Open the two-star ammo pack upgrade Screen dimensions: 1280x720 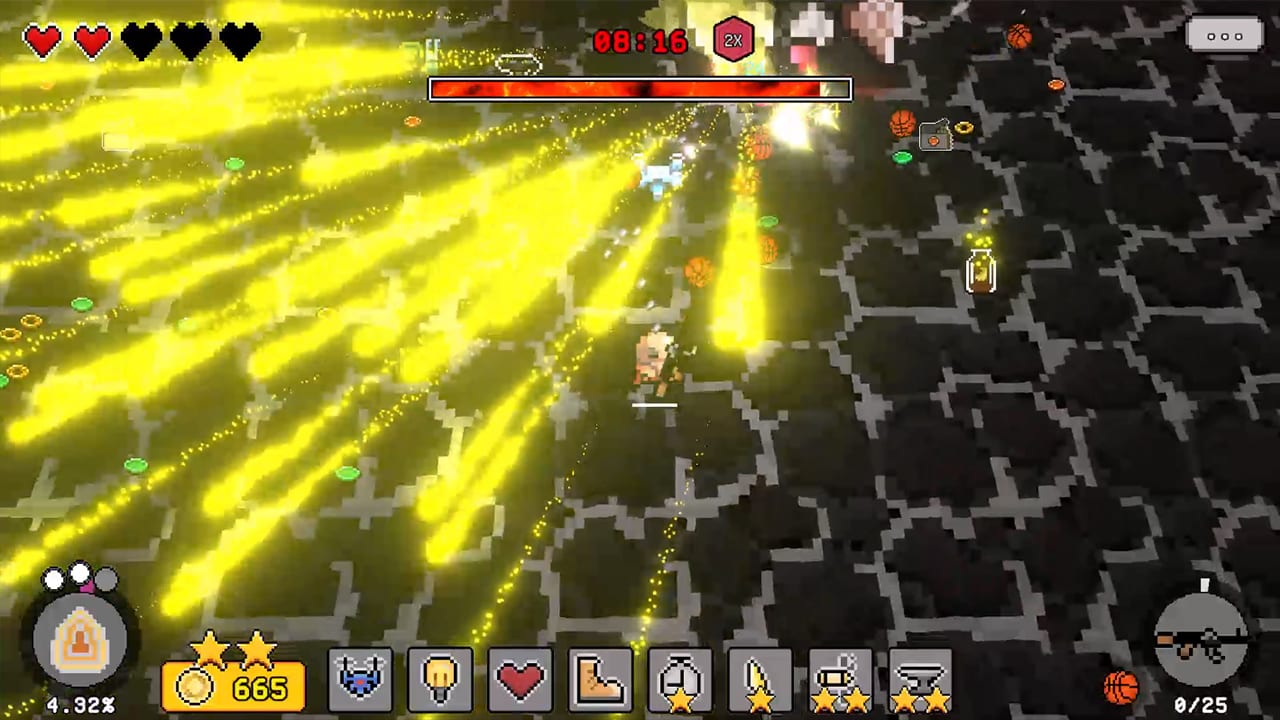[840, 678]
